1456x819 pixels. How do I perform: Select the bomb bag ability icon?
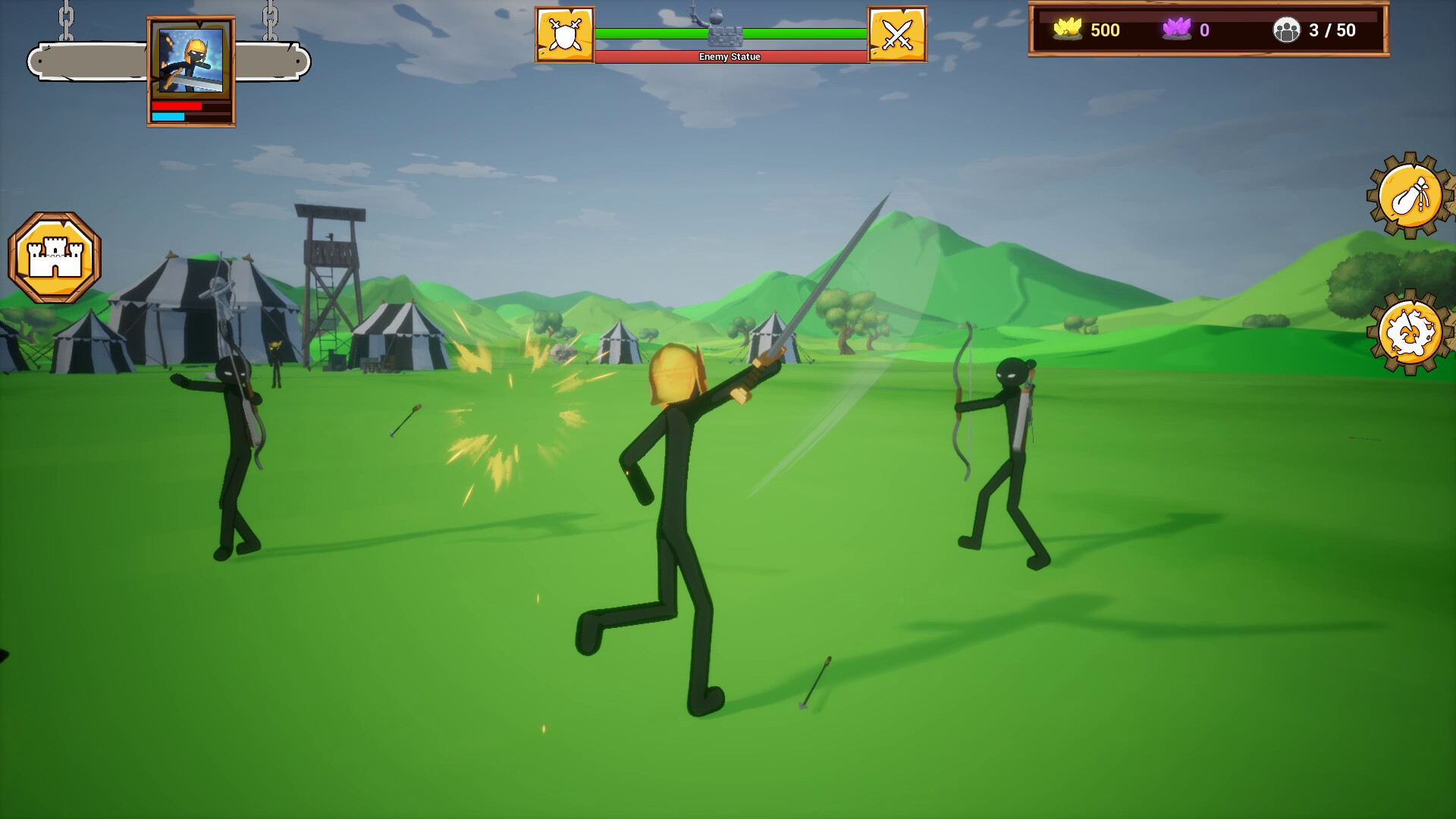pyautogui.click(x=1409, y=196)
